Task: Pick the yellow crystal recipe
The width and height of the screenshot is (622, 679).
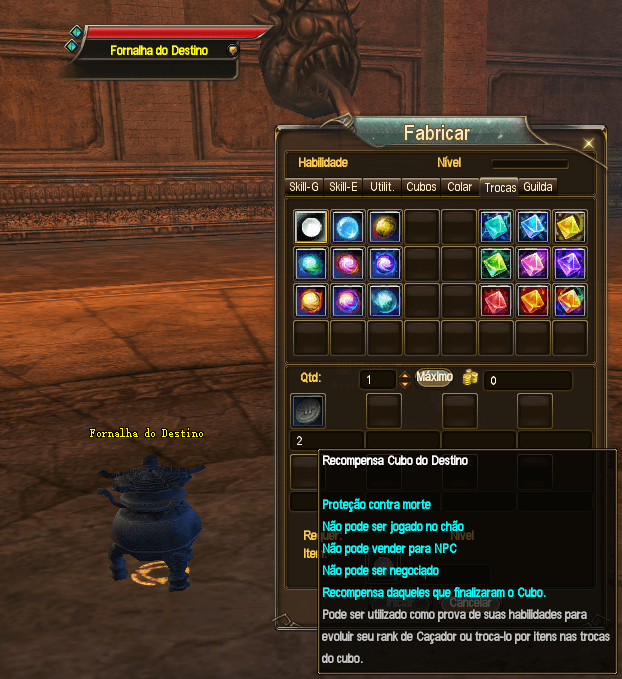Action: click(x=569, y=226)
